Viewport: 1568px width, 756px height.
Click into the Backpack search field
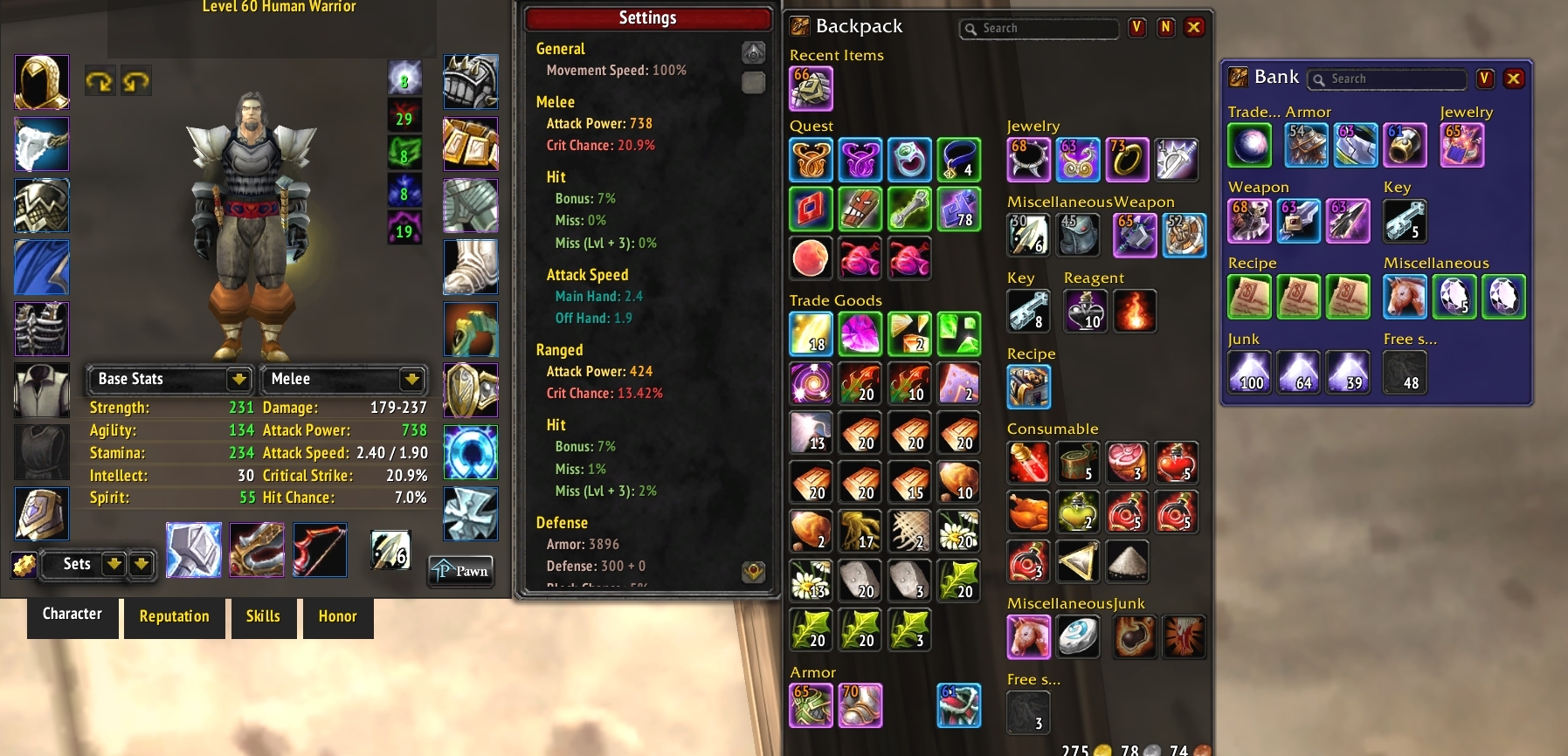tap(1040, 28)
